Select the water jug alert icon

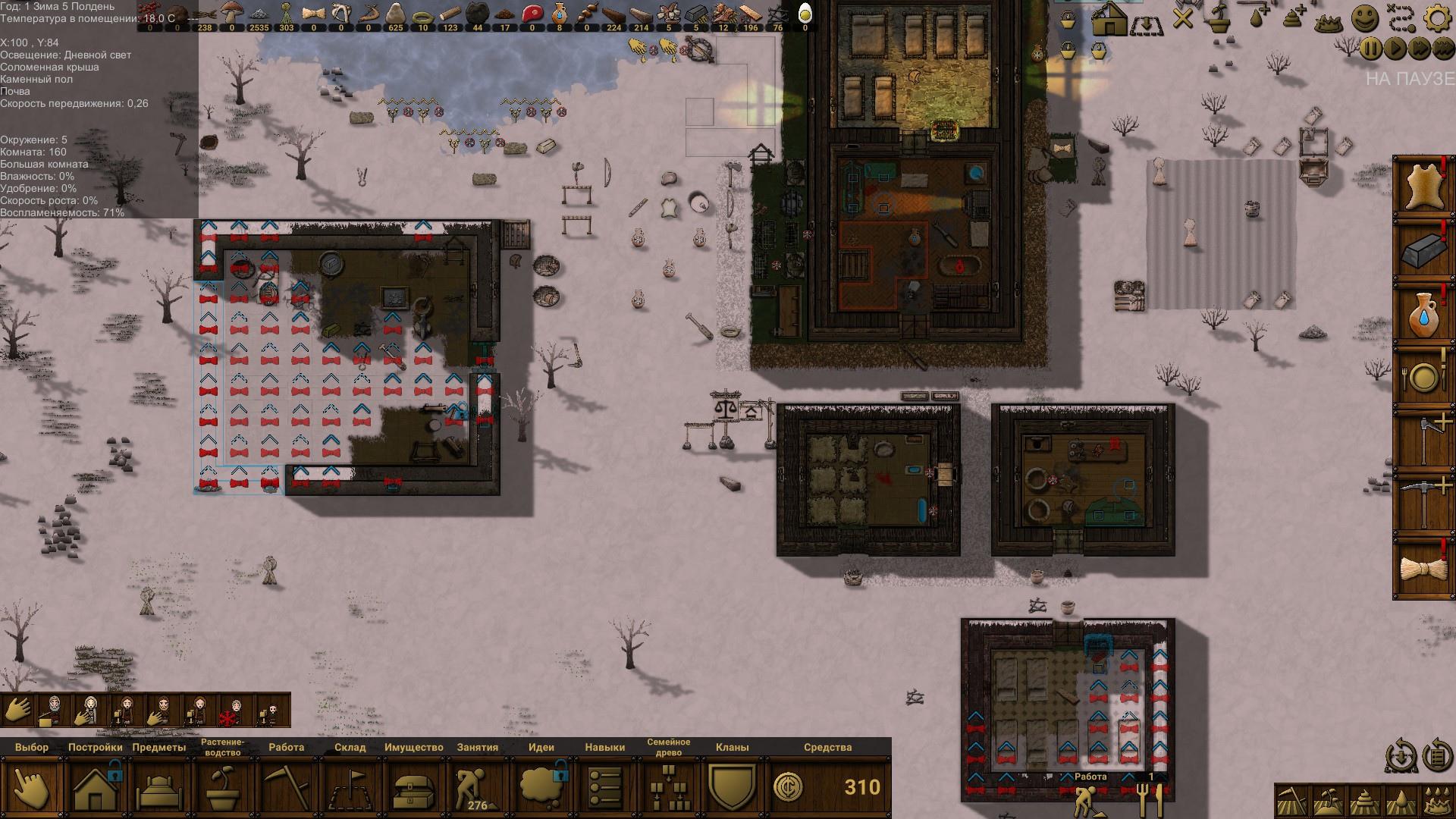(1423, 315)
